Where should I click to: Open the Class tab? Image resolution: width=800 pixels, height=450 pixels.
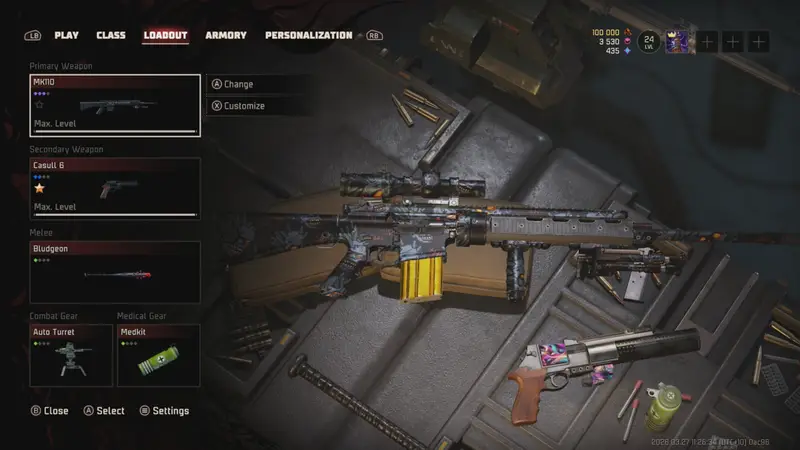point(111,35)
